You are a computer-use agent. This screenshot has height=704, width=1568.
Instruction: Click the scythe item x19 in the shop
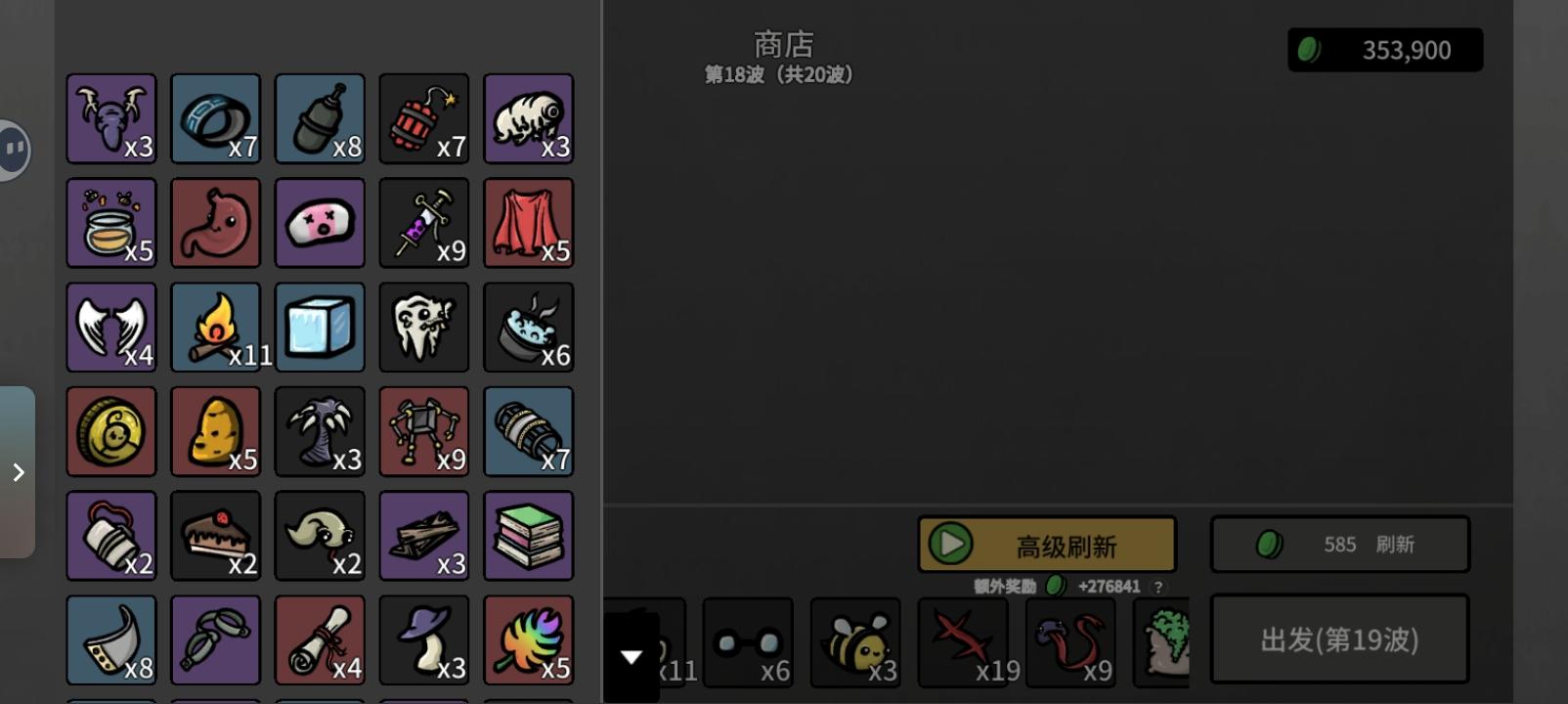pyautogui.click(x=963, y=642)
